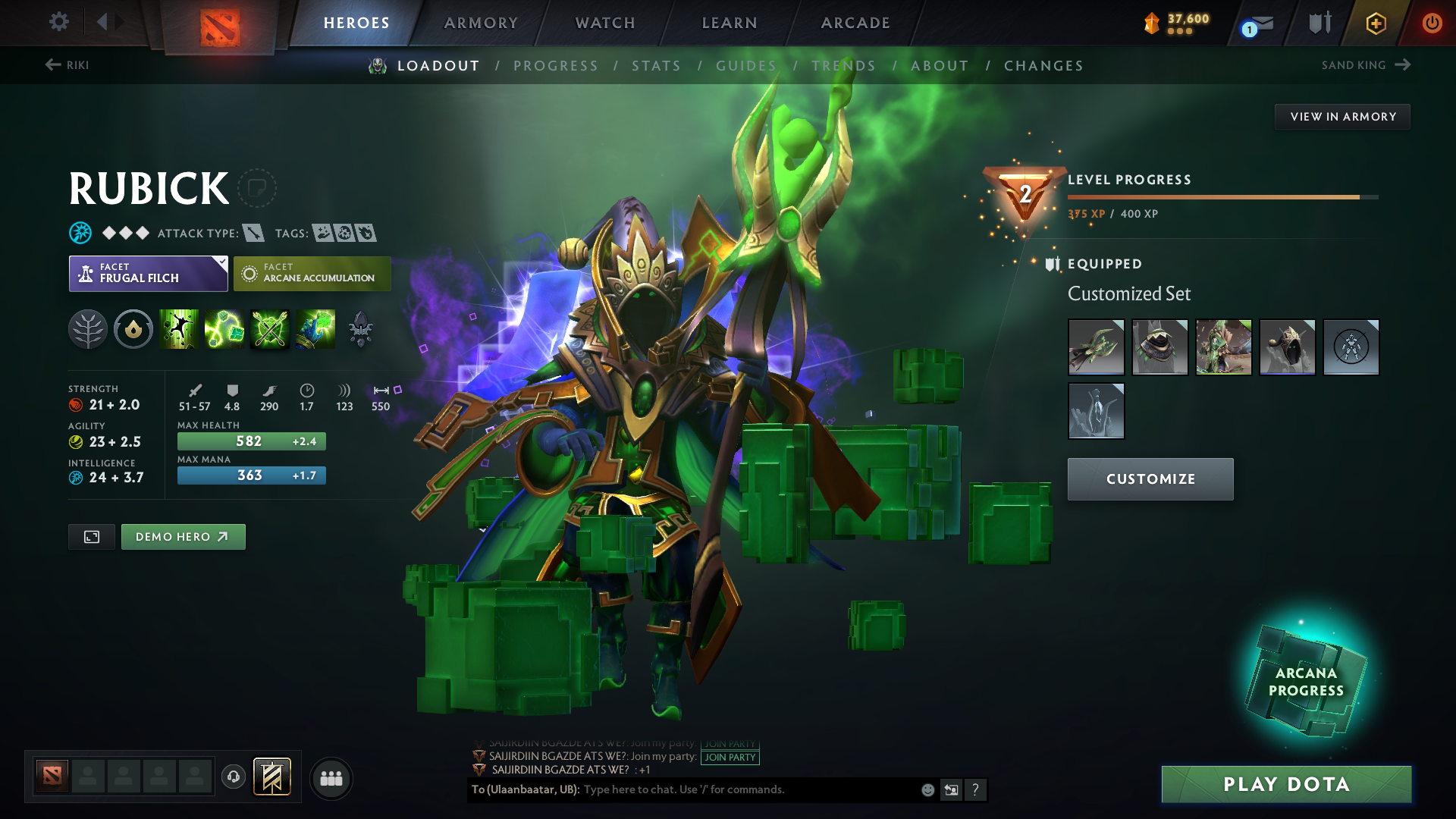
Task: Open the Frugal Filch facet dropdown
Action: [148, 273]
